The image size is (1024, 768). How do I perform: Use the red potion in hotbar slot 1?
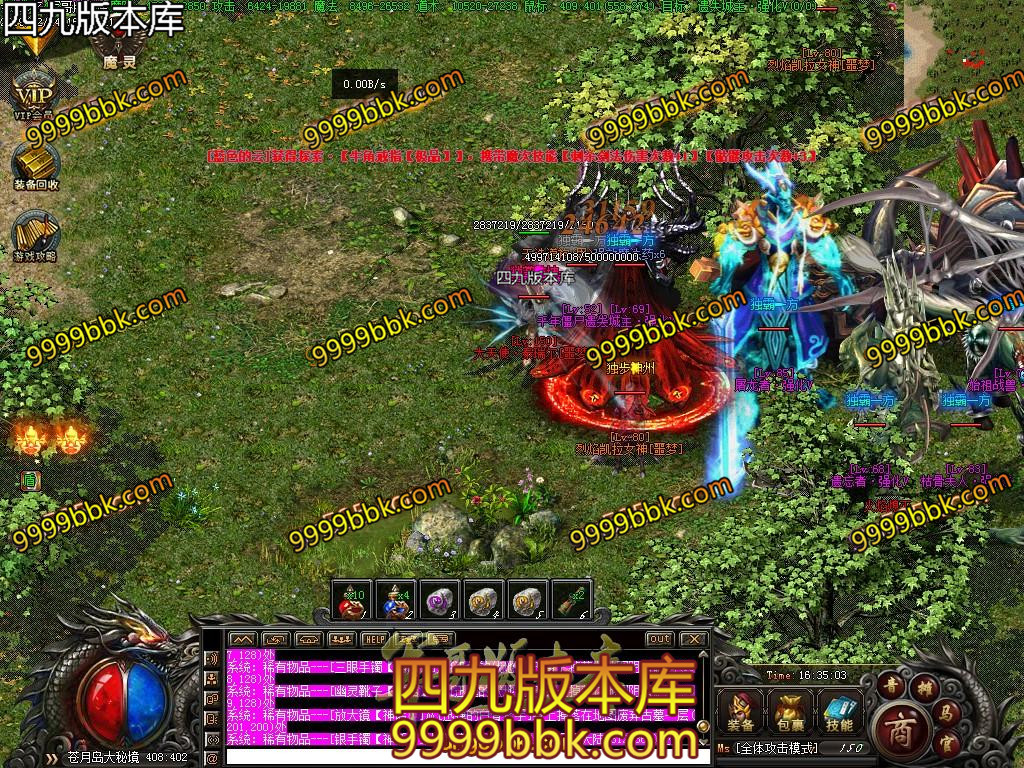(x=352, y=598)
